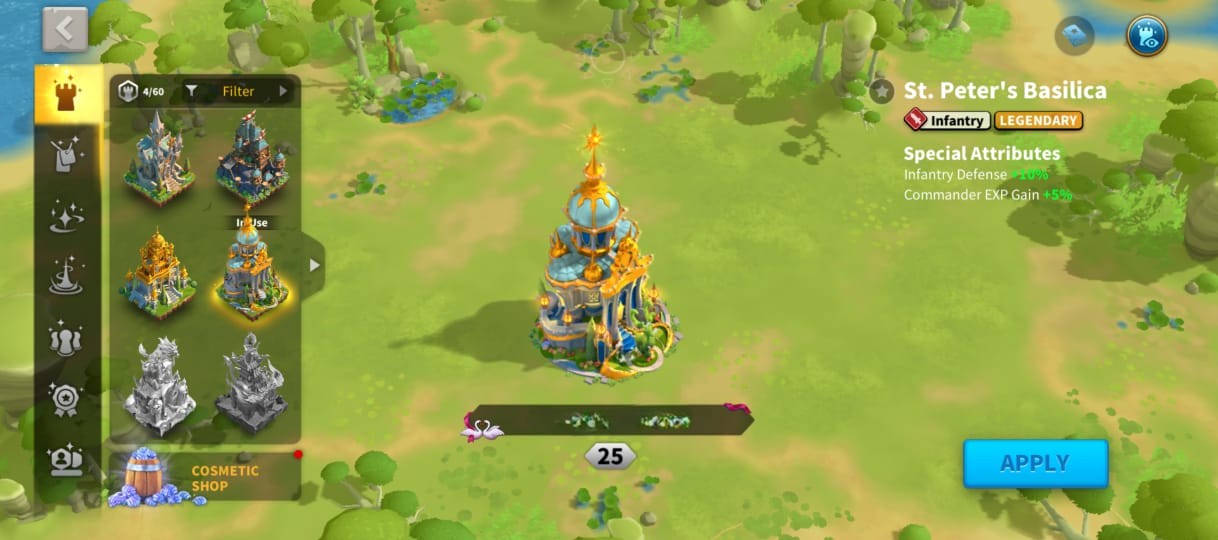Open the blue book icon
1218x540 pixels.
[x=1074, y=36]
